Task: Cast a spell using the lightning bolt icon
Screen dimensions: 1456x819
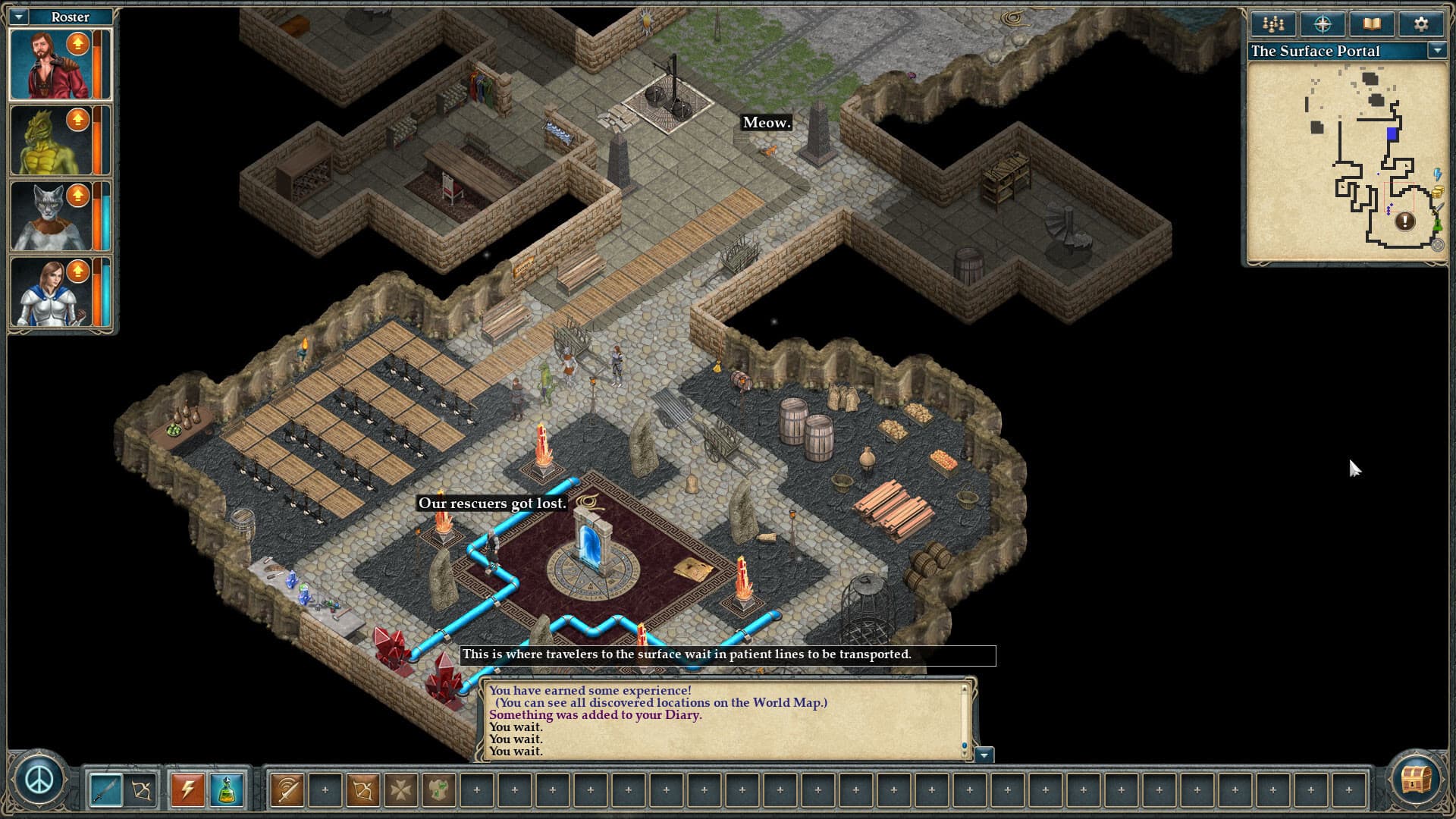Action: pos(187,789)
